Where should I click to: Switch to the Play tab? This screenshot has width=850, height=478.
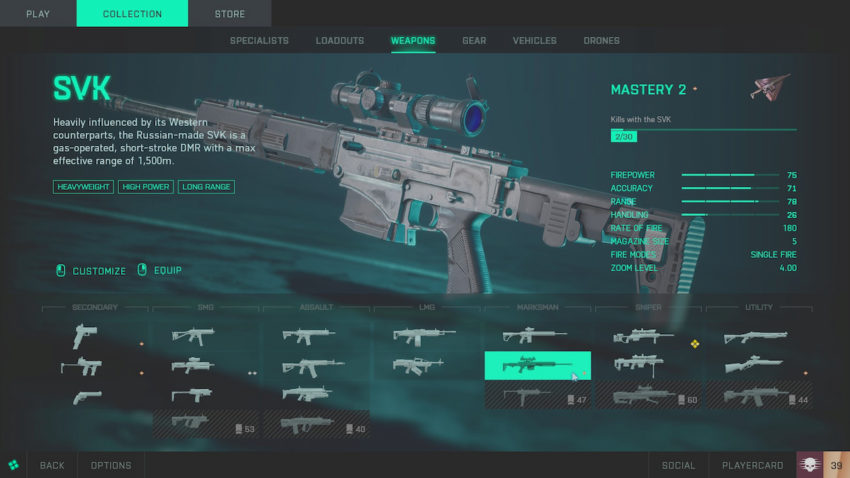pyautogui.click(x=38, y=14)
